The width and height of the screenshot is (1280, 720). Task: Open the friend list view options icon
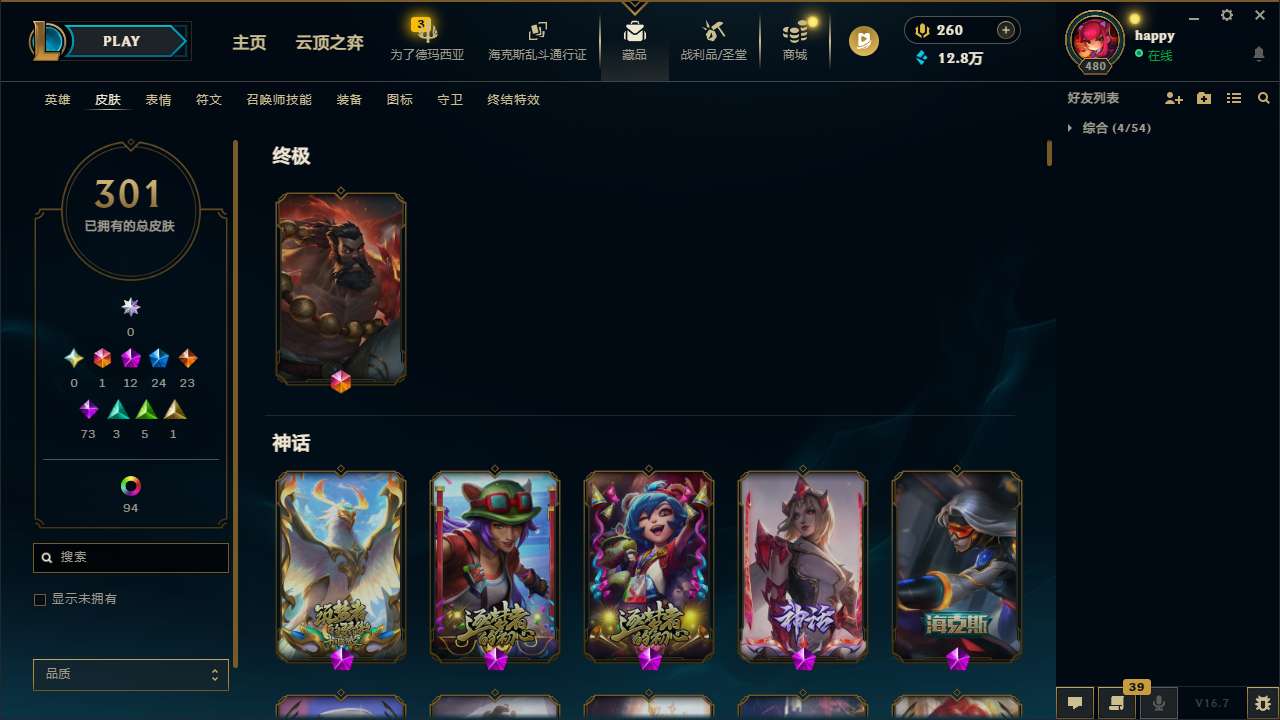[x=1233, y=98]
